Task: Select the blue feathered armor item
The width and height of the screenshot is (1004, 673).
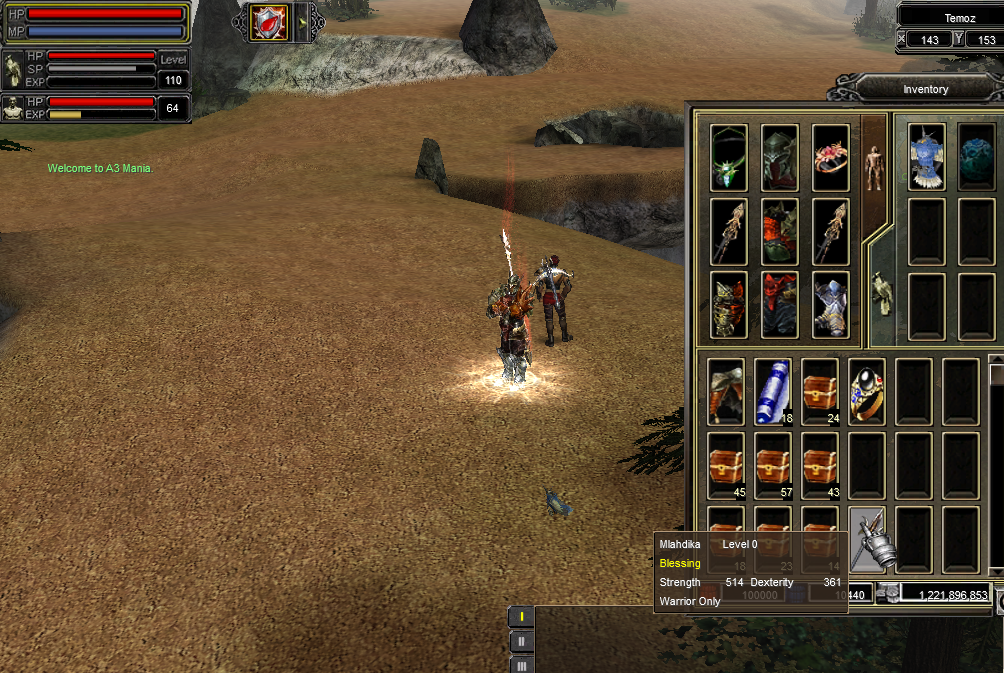Action: (927, 157)
